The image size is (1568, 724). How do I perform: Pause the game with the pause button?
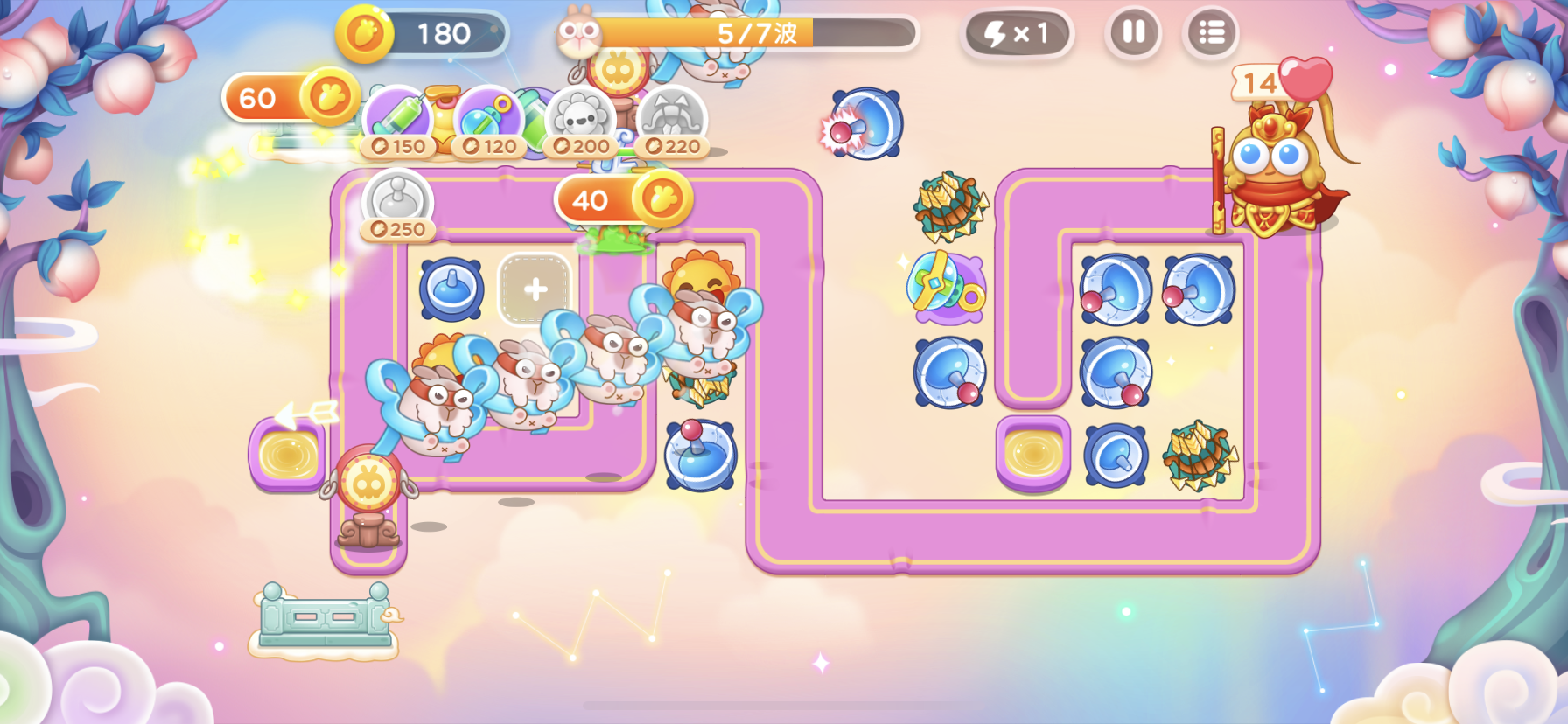(x=1132, y=33)
